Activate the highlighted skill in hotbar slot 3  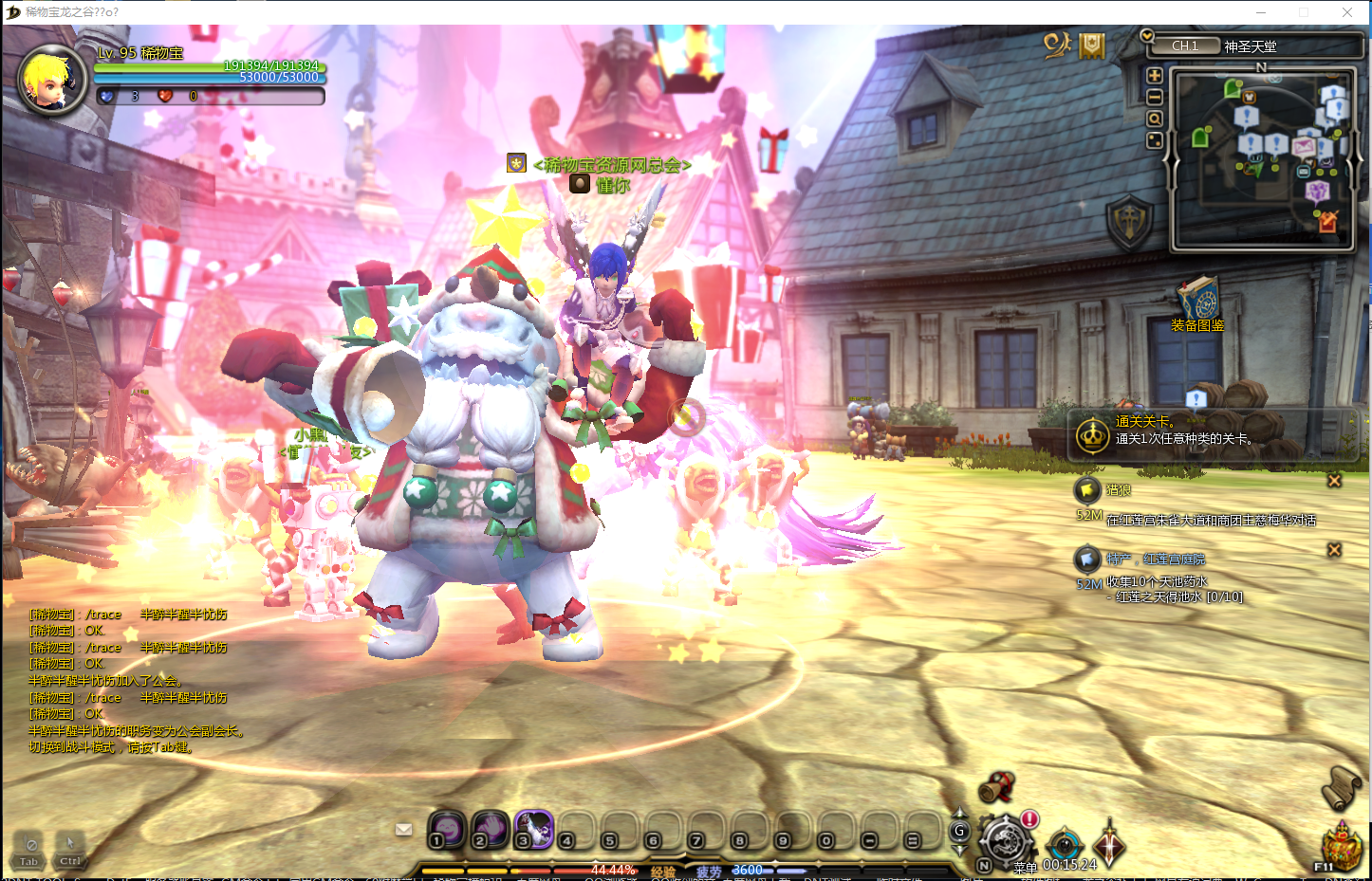pyautogui.click(x=533, y=829)
